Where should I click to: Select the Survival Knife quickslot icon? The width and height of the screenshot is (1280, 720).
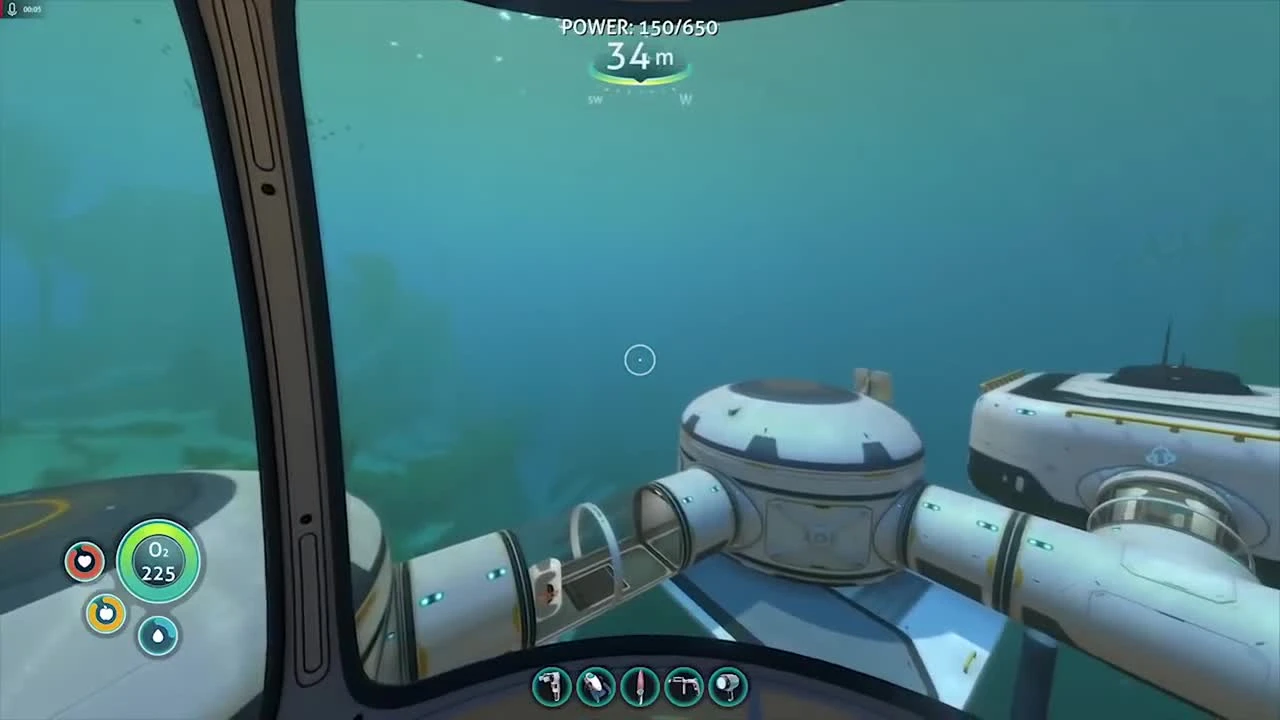click(x=639, y=684)
